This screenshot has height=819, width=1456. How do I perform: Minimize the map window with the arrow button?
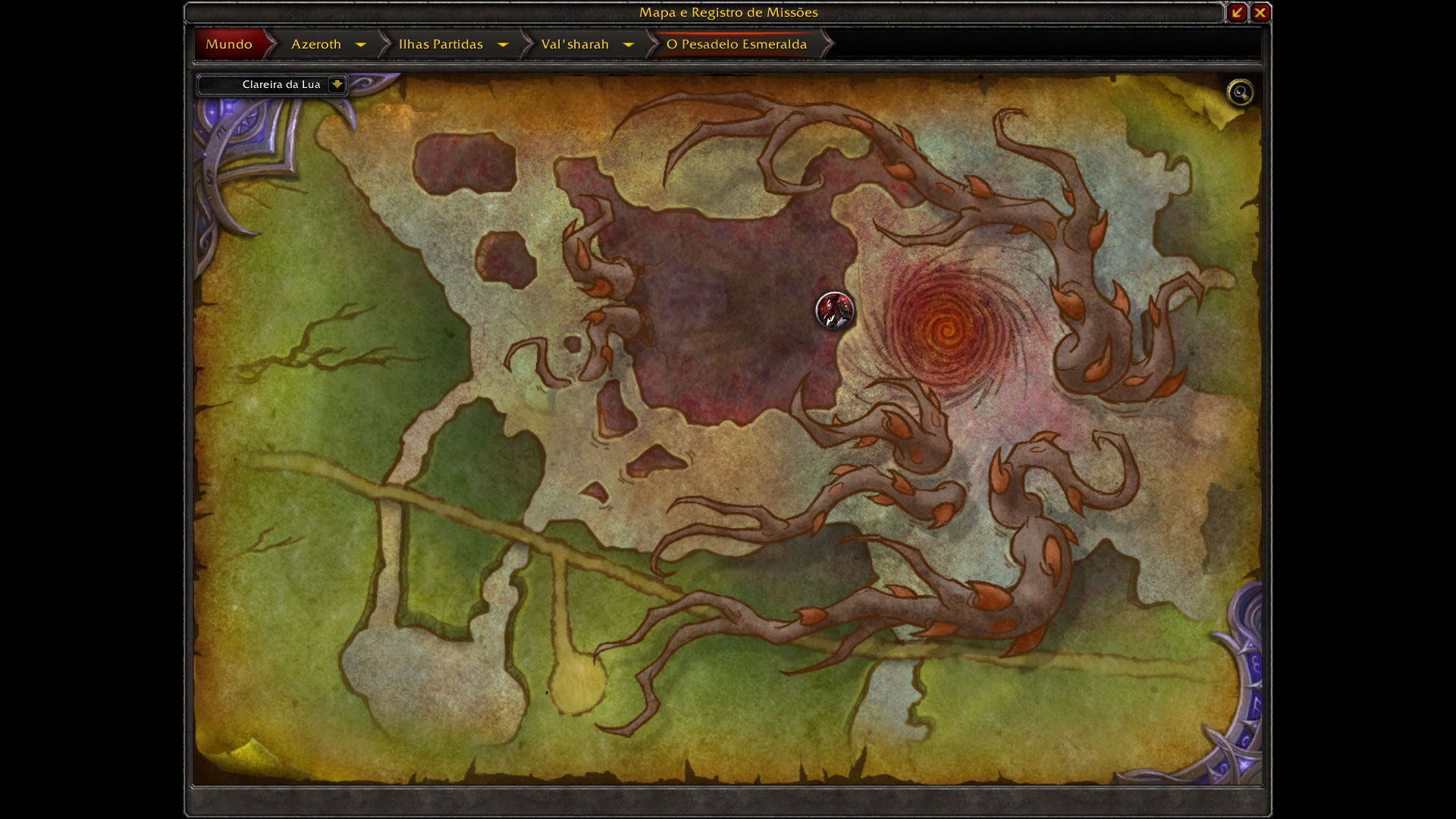(x=1237, y=12)
